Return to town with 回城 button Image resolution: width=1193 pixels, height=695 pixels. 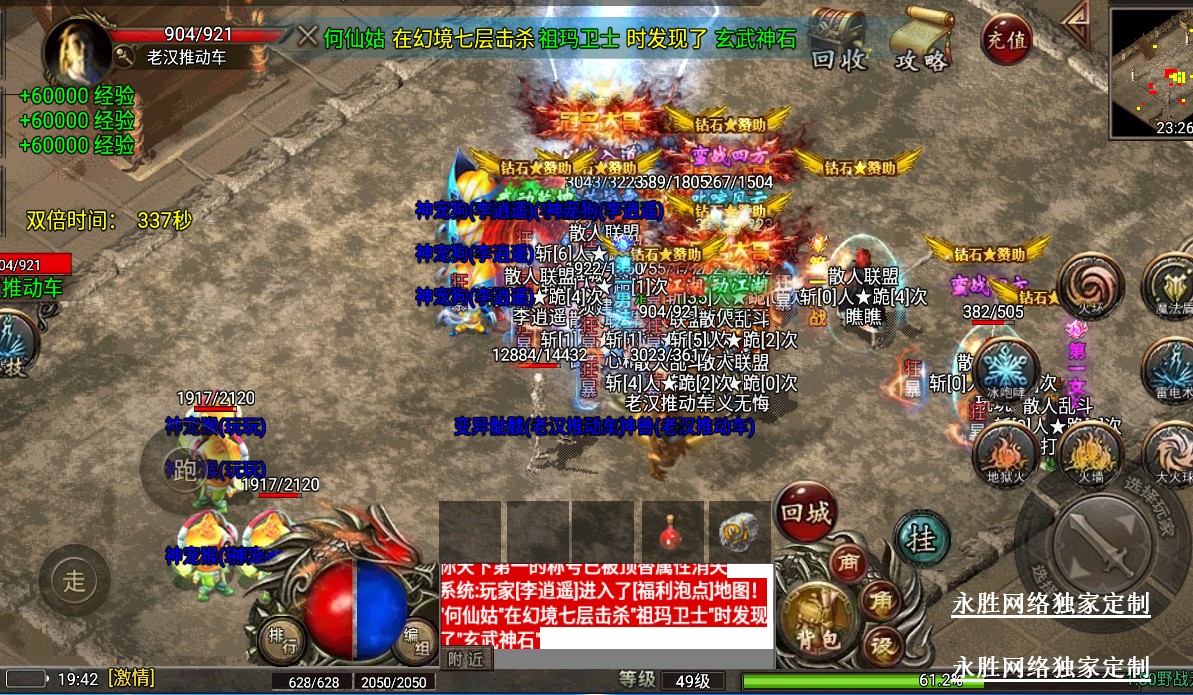(x=805, y=513)
